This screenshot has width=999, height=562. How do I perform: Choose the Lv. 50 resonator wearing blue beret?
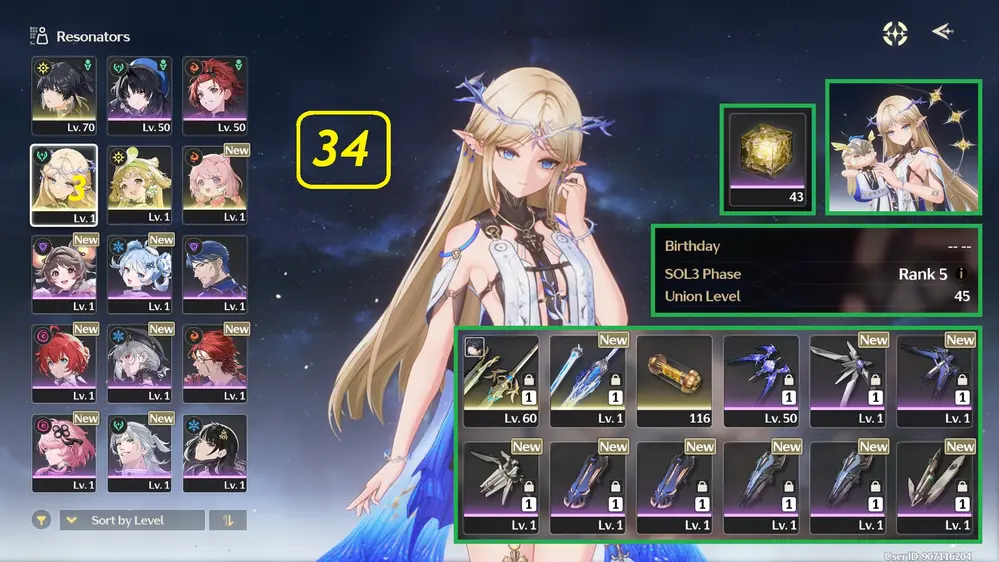(139, 96)
